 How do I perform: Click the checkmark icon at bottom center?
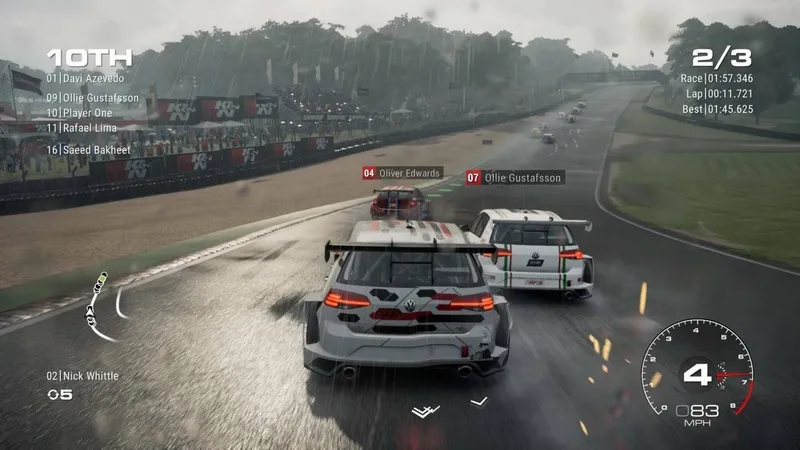(x=479, y=402)
